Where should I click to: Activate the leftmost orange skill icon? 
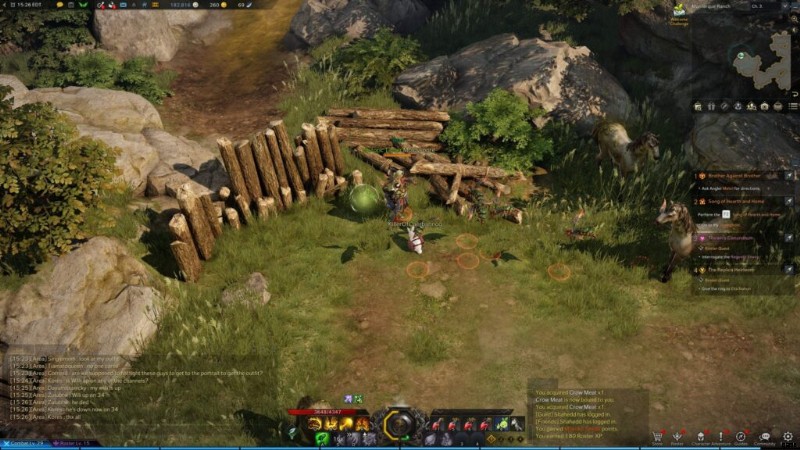pyautogui.click(x=314, y=424)
